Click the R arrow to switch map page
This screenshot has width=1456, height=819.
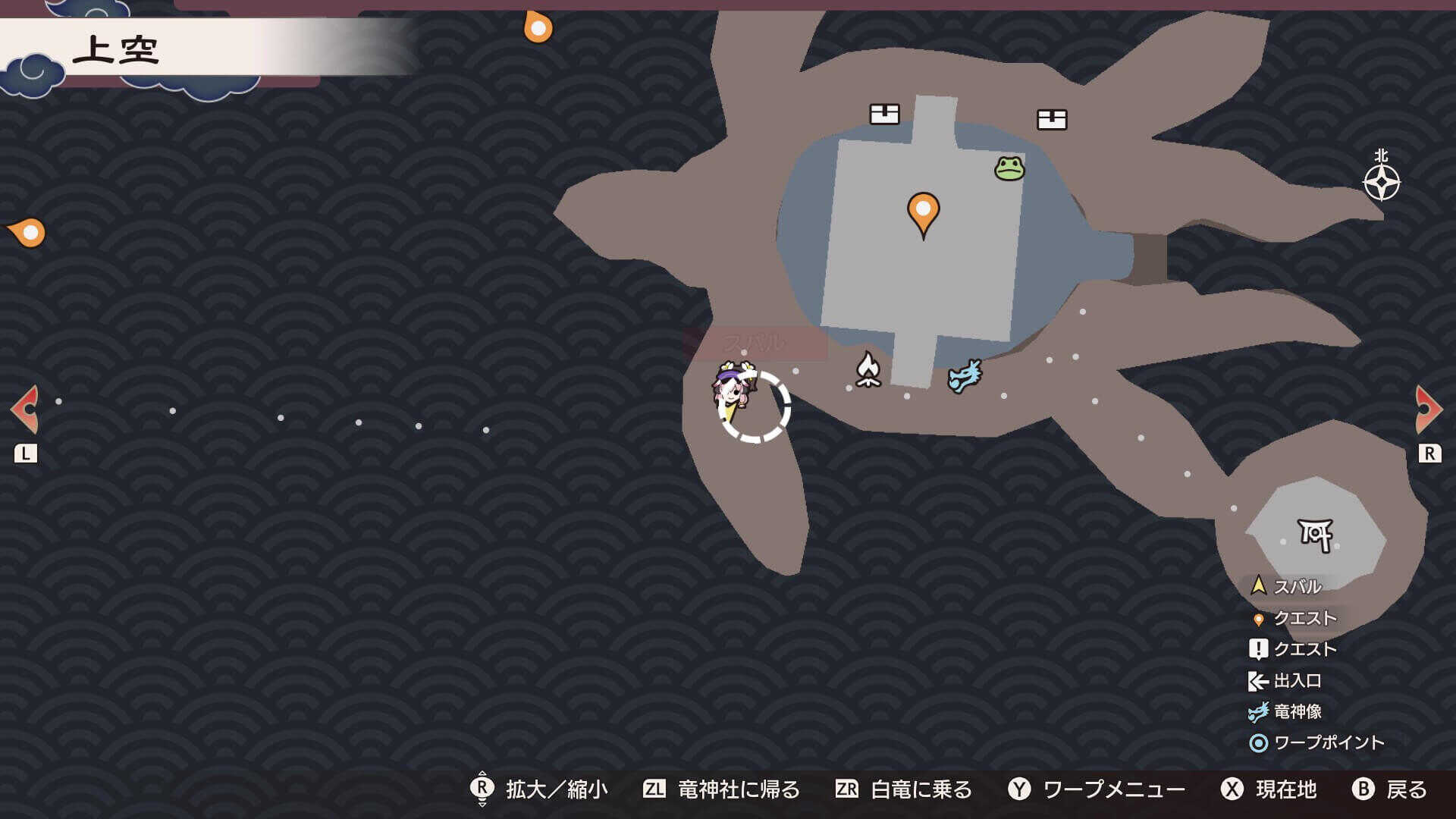pos(1429,407)
